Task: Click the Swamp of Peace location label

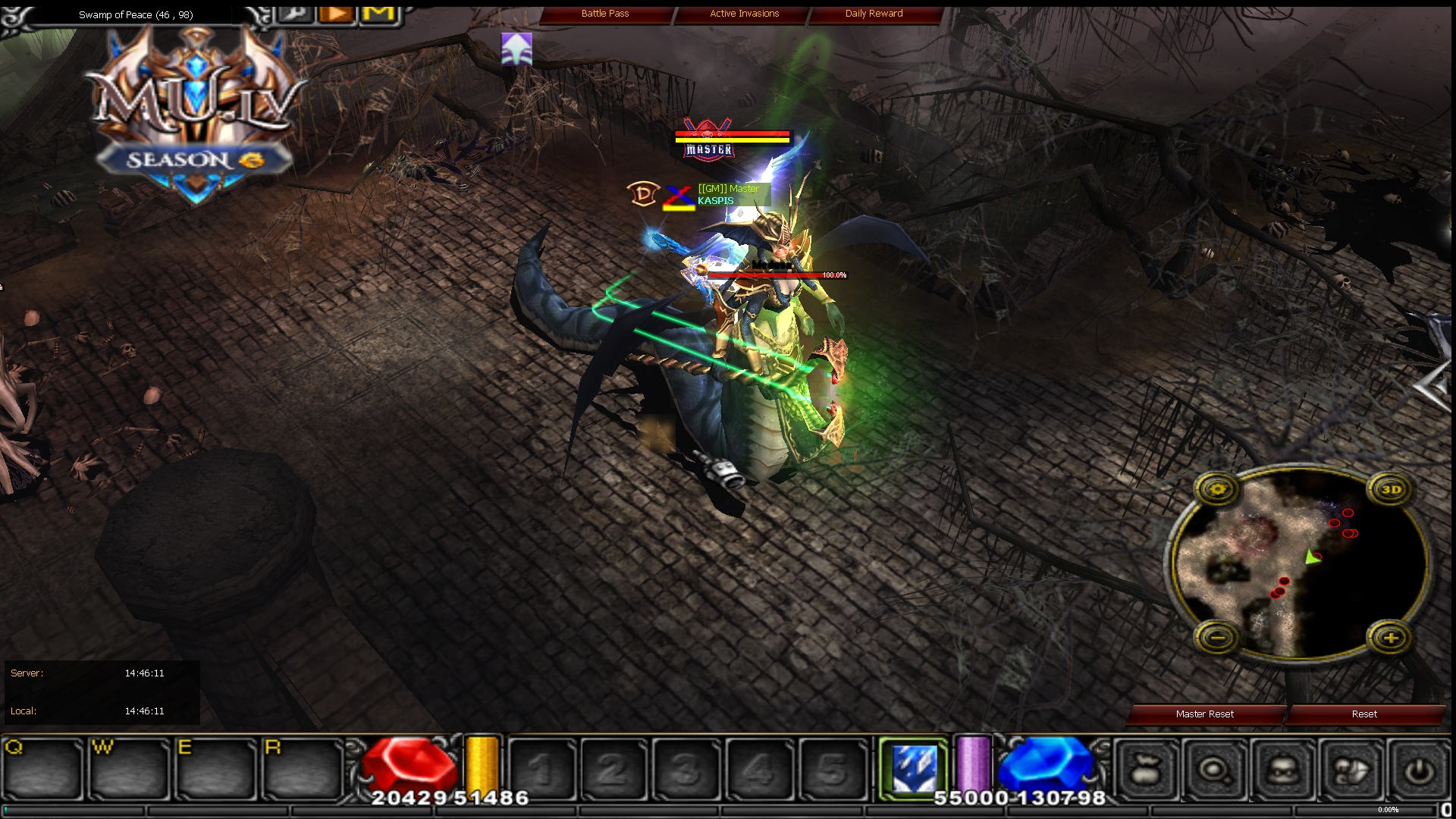Action: click(135, 14)
